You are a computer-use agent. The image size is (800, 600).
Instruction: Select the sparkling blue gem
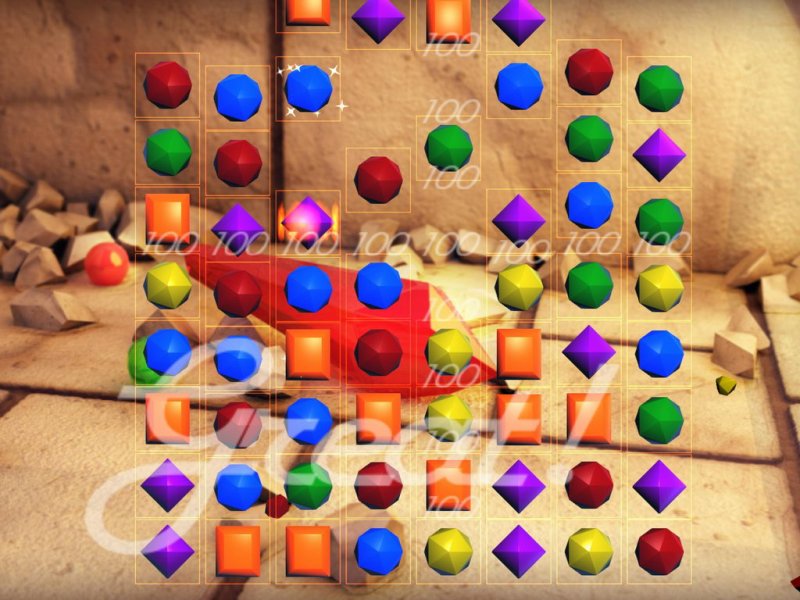point(308,89)
